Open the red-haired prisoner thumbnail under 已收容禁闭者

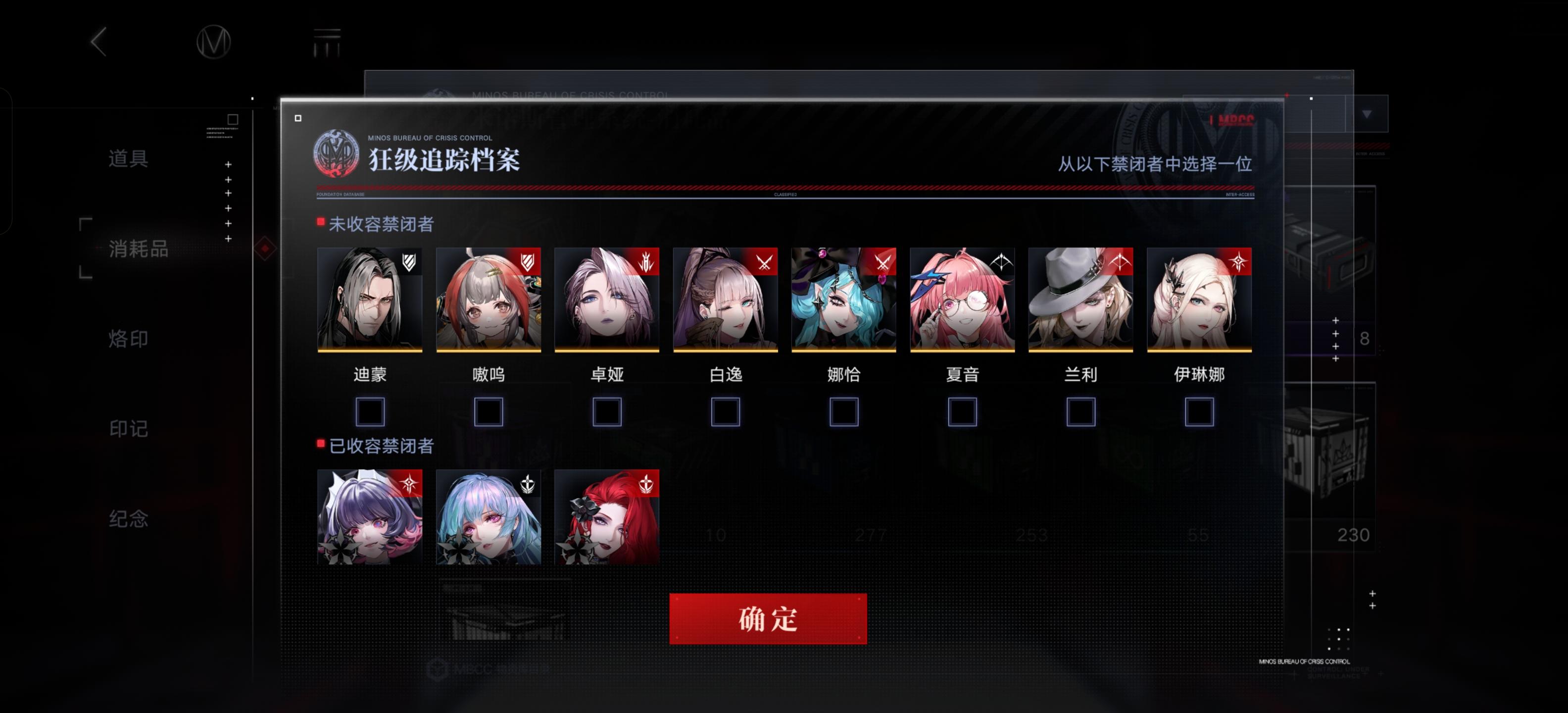coord(606,518)
